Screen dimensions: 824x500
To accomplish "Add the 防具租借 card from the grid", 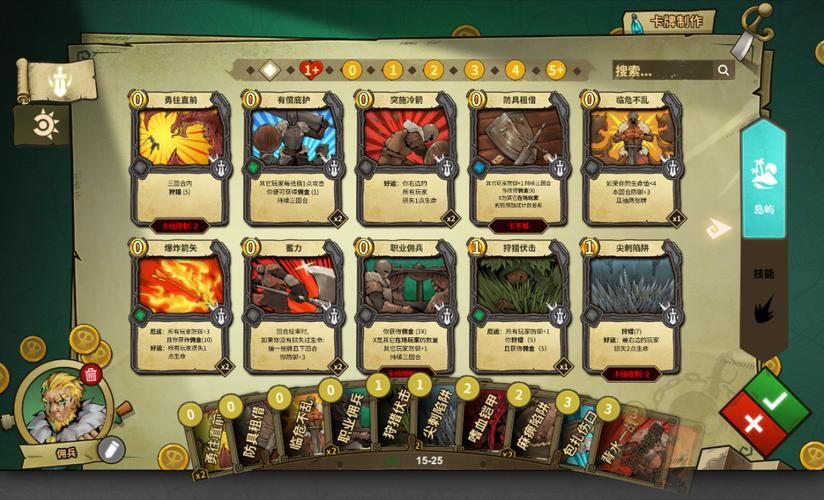I will (520, 158).
